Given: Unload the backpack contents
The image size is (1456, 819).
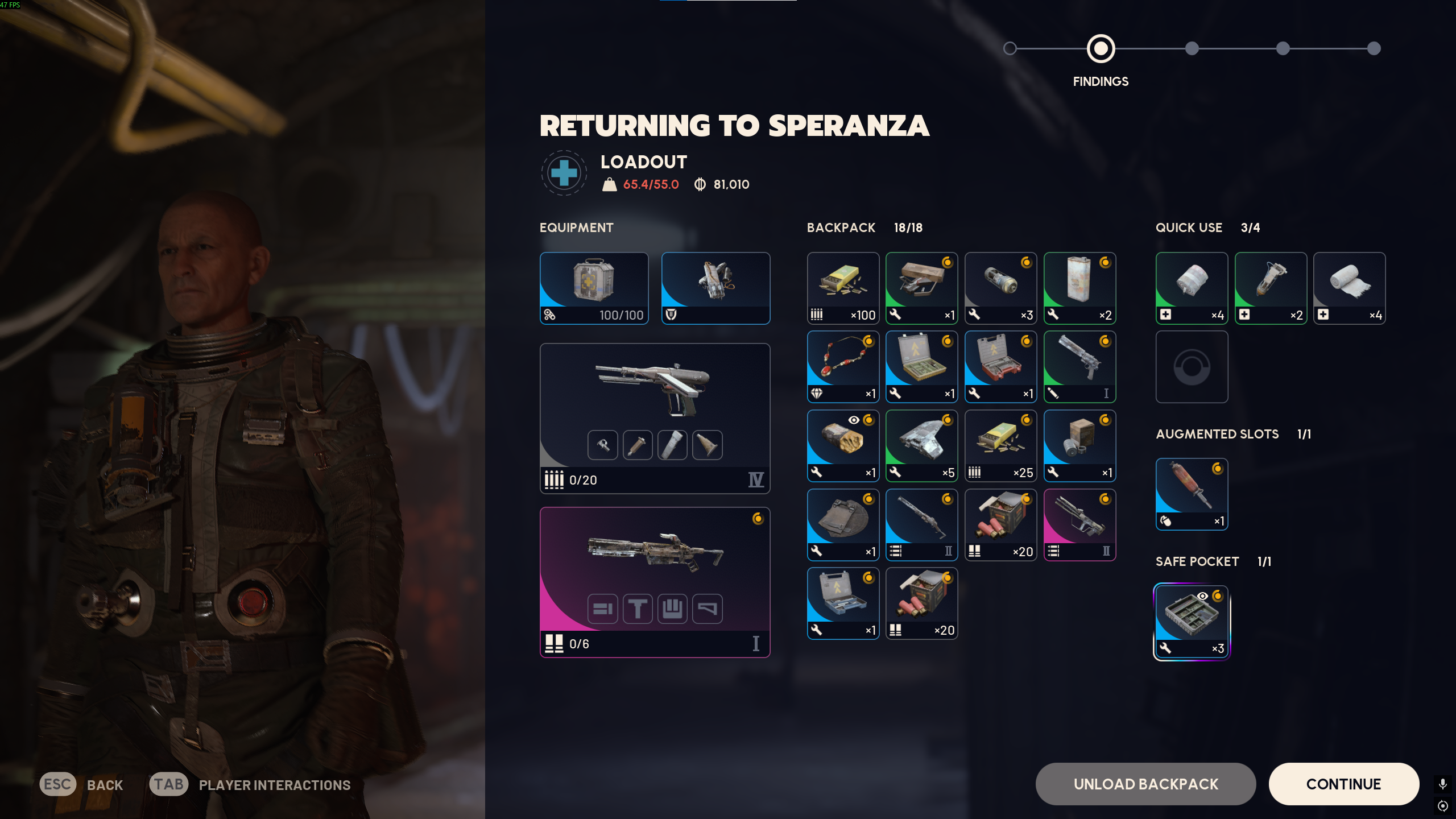Looking at the screenshot, I should point(1145,784).
